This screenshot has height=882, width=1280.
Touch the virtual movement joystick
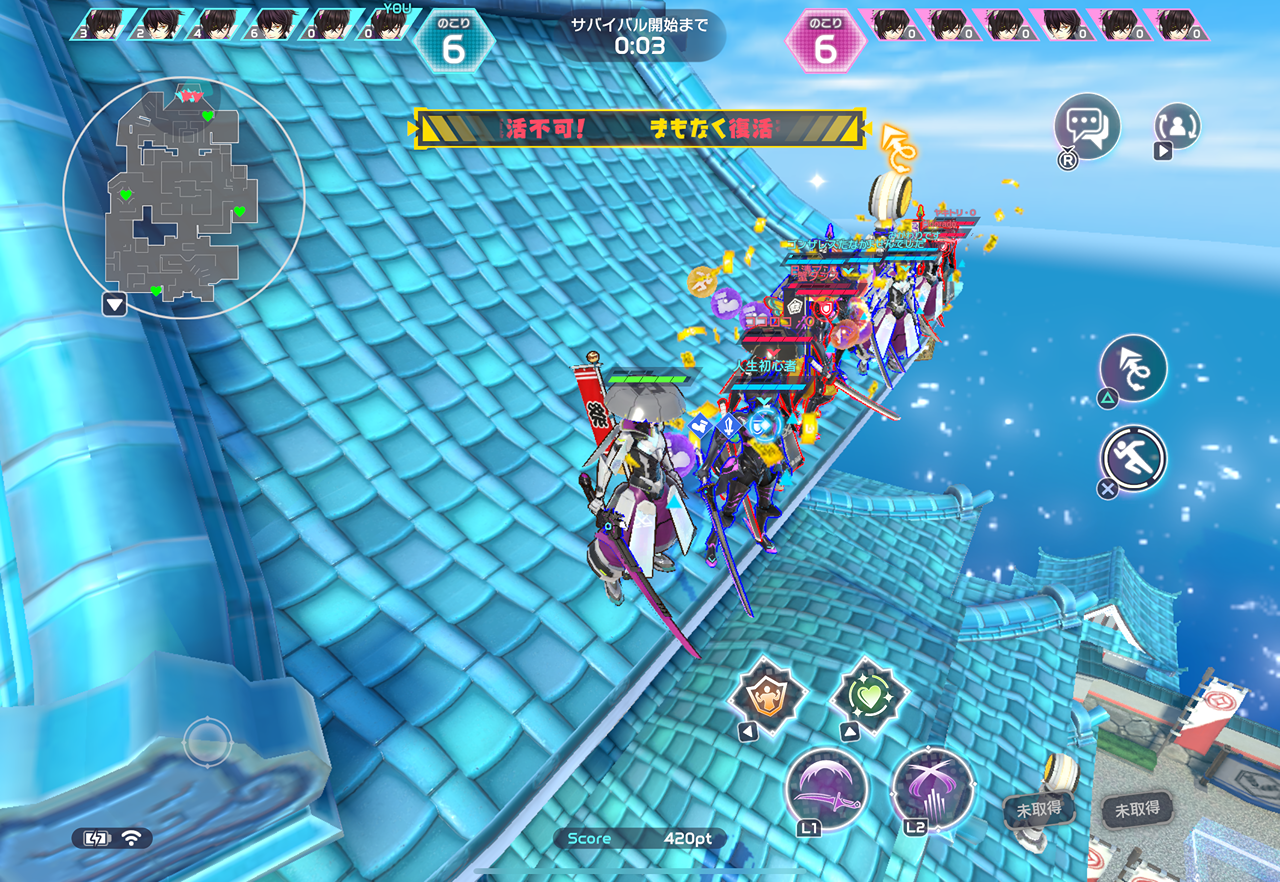pos(208,743)
